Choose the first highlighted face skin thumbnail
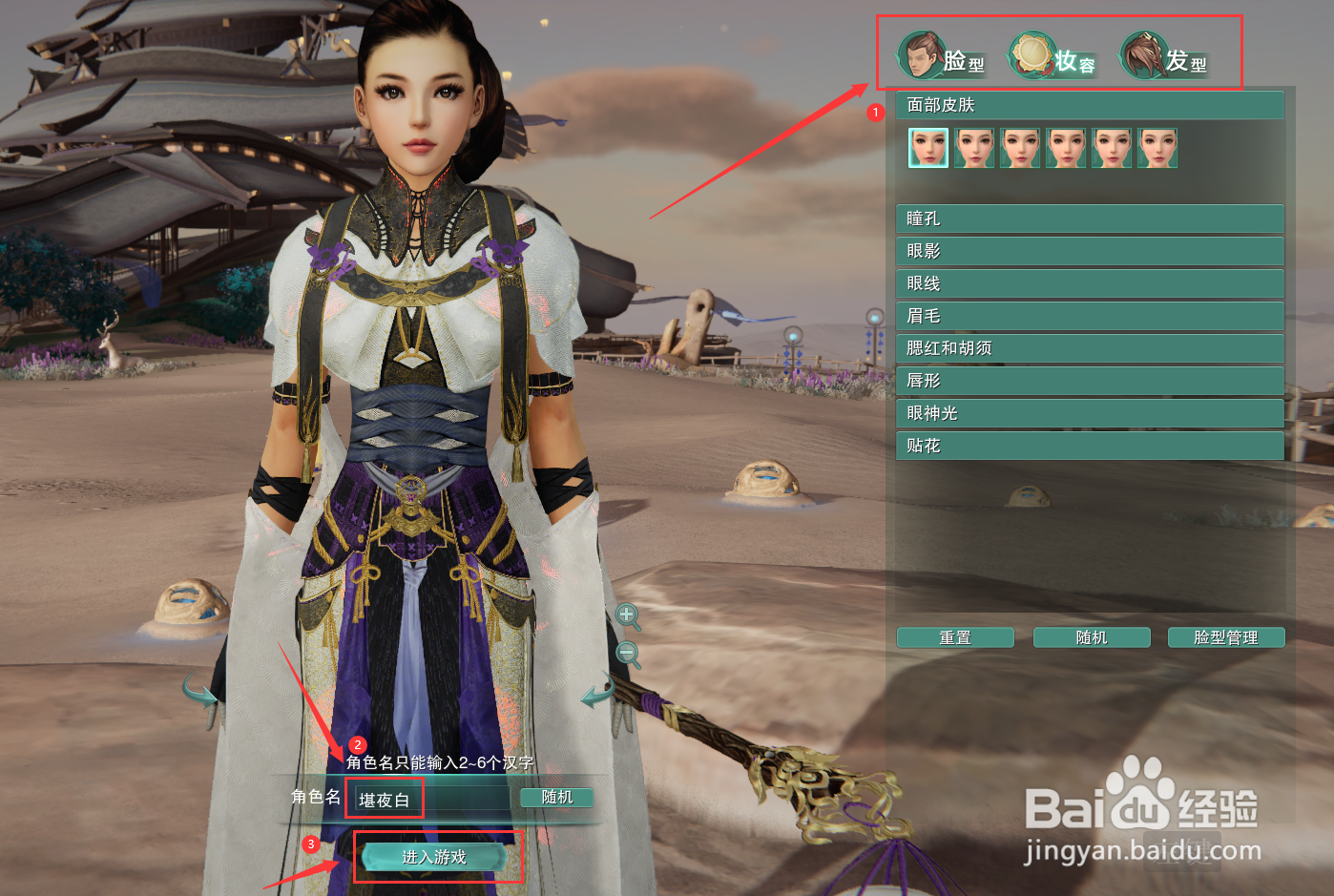 928,149
